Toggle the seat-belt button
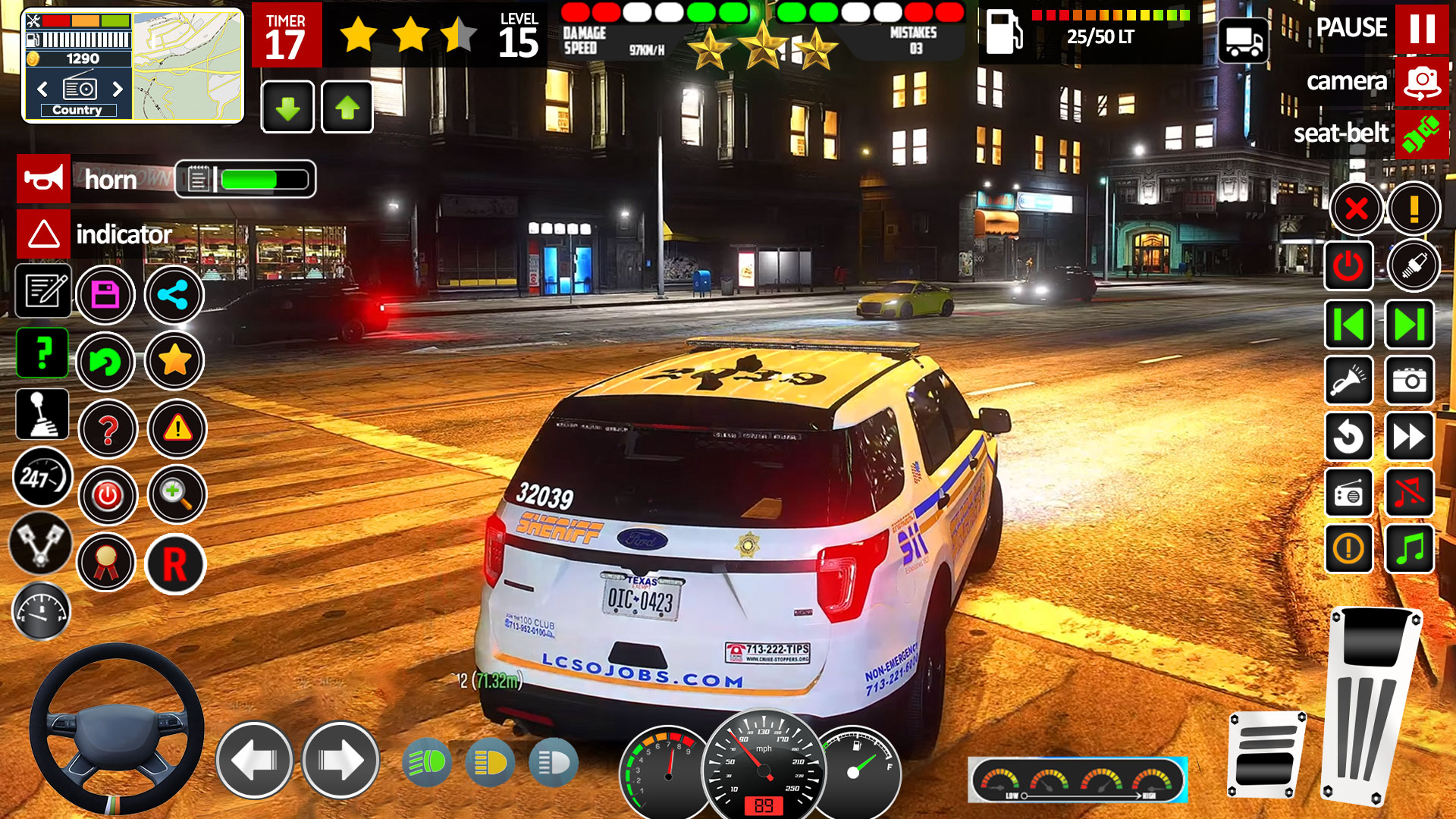 1421,134
